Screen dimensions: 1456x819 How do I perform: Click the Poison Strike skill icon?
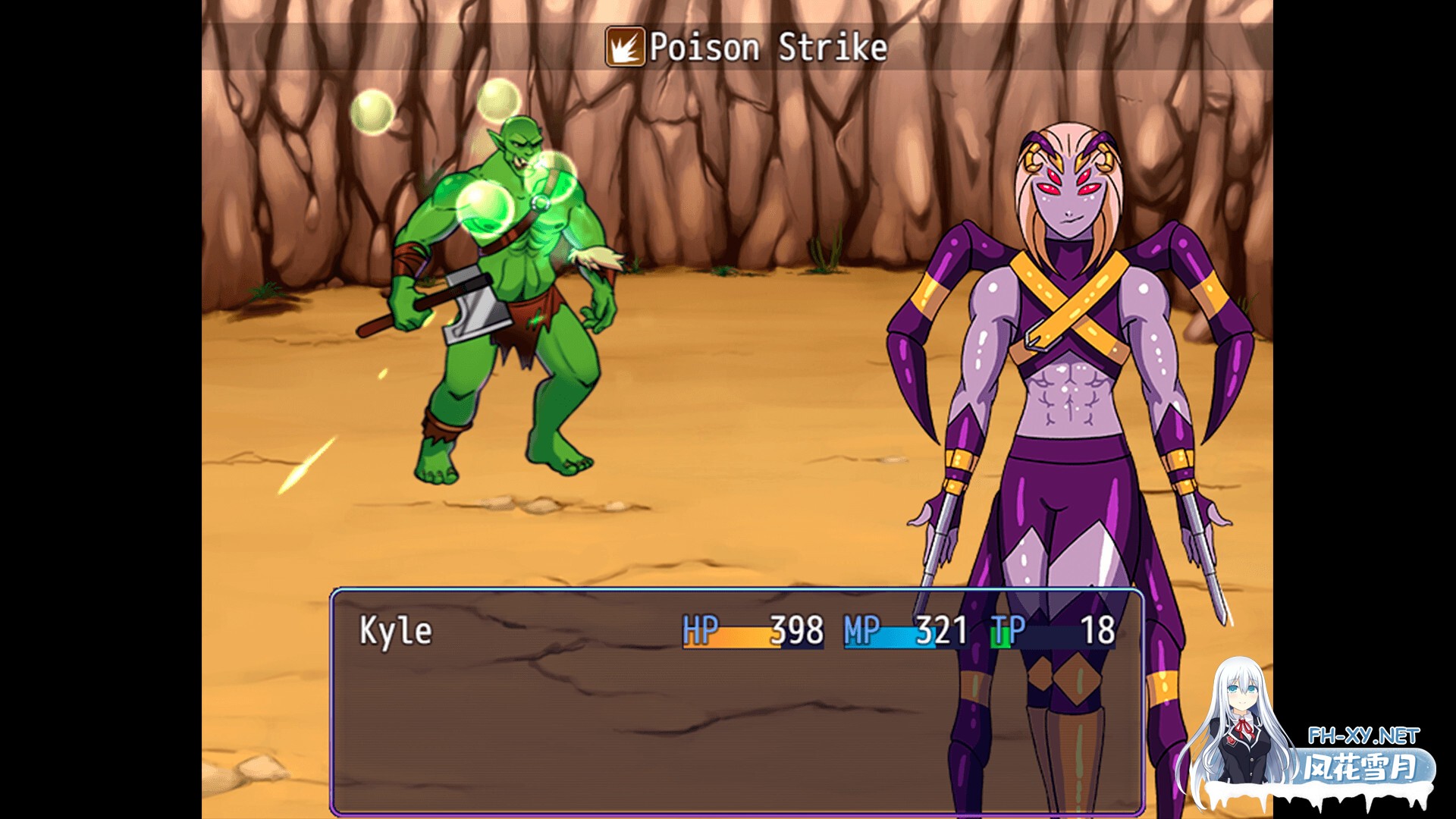[625, 47]
